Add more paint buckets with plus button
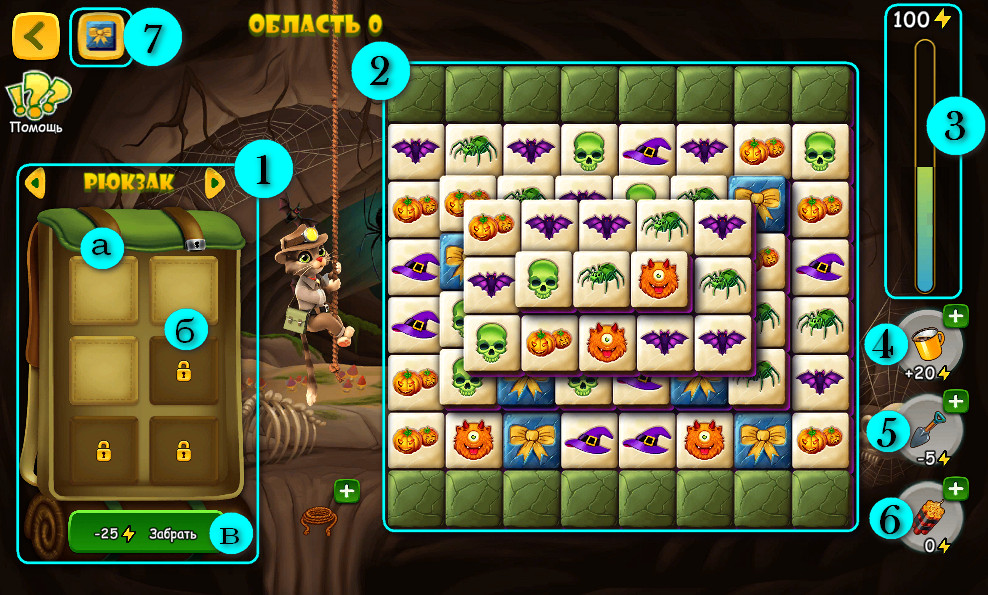This screenshot has width=988, height=595. [956, 316]
